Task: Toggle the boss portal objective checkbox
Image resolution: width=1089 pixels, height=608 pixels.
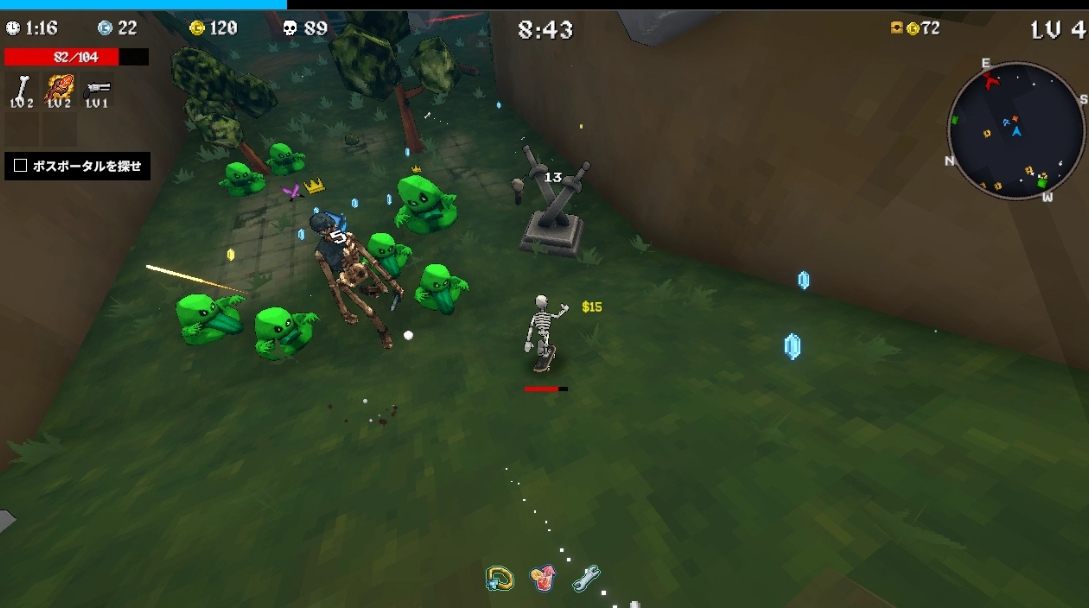Action: (x=20, y=166)
